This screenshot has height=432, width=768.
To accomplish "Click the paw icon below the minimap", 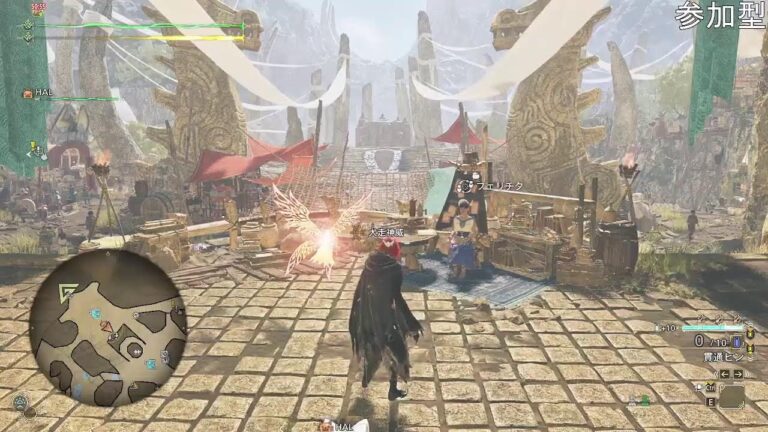I will click(x=20, y=402).
